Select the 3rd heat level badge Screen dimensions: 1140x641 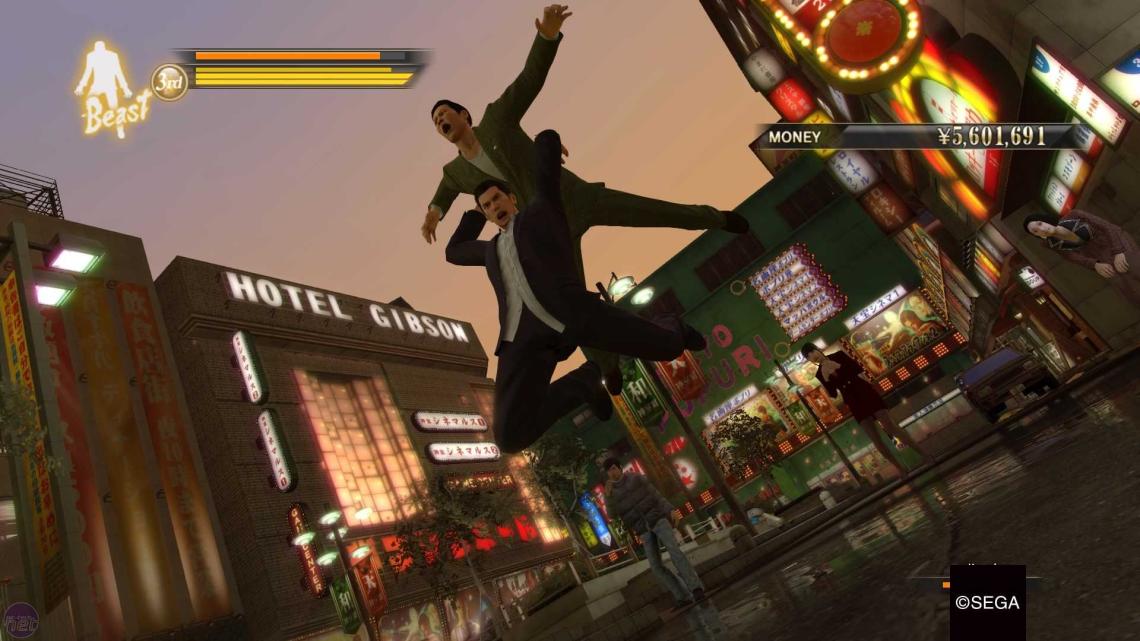pyautogui.click(x=169, y=82)
